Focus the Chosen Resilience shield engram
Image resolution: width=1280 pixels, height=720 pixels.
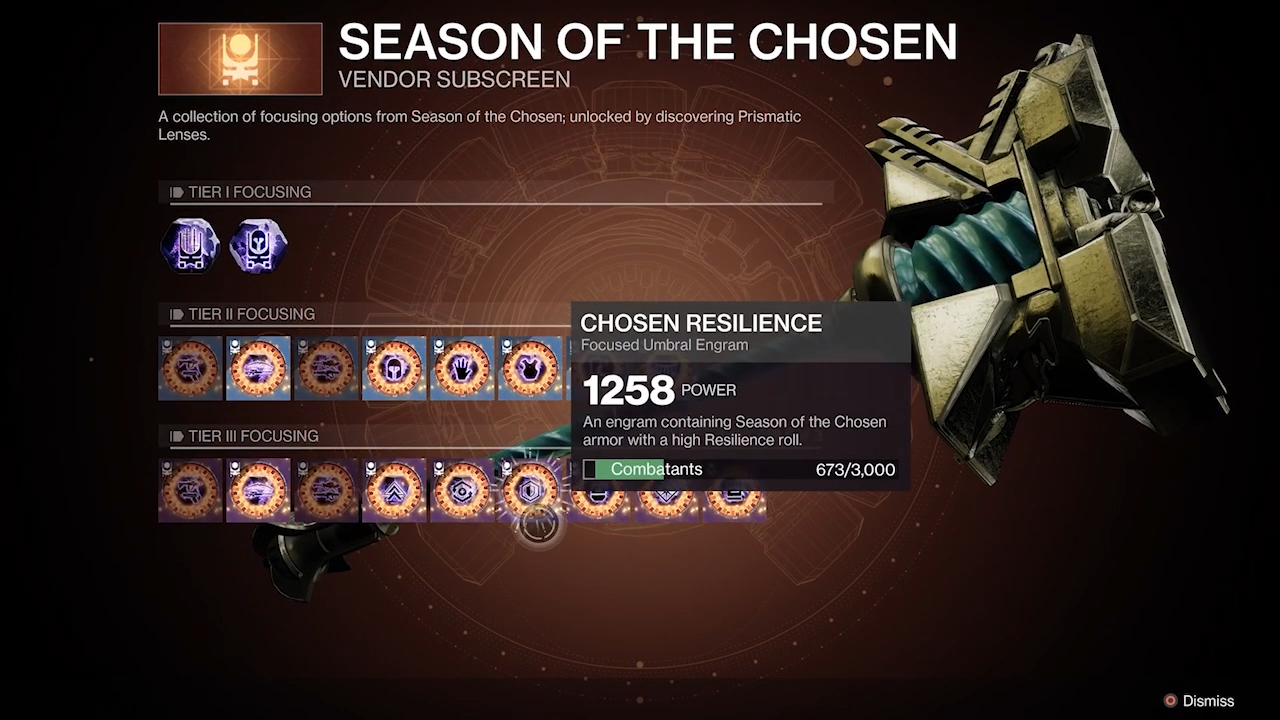tap(530, 490)
